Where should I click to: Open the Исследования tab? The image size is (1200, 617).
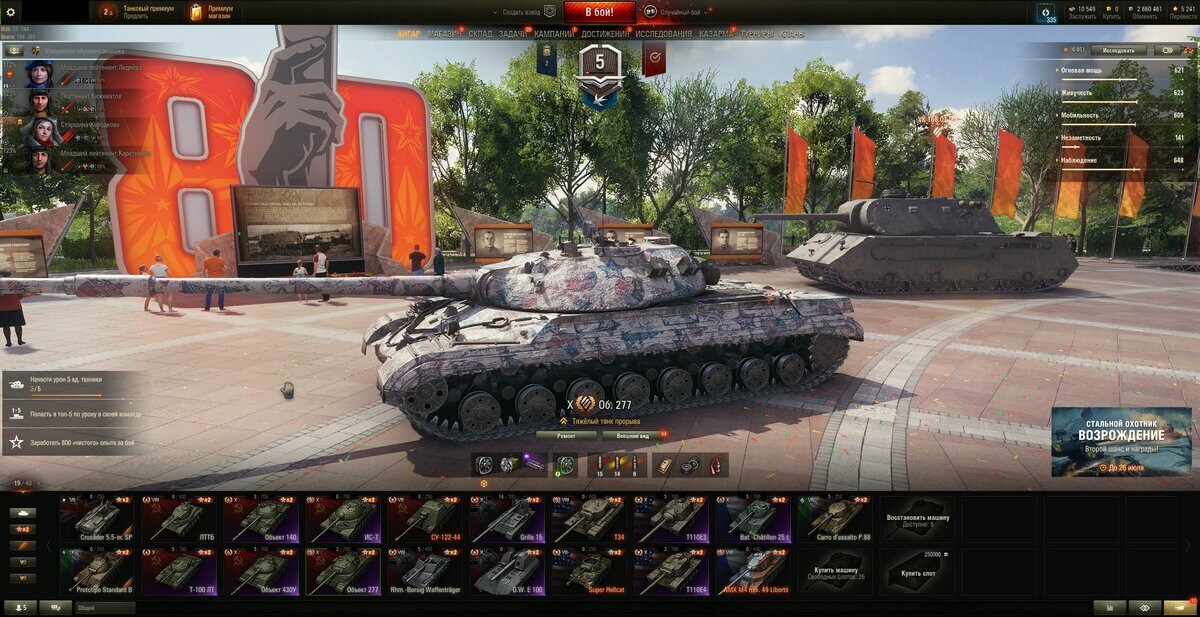(x=664, y=34)
